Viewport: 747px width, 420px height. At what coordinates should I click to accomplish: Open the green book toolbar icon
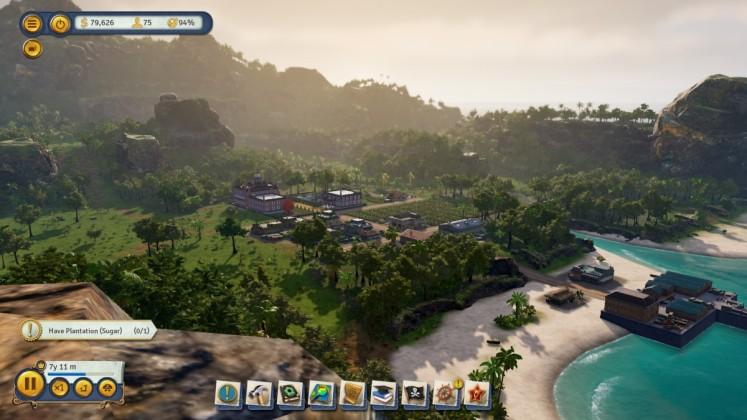(291, 394)
